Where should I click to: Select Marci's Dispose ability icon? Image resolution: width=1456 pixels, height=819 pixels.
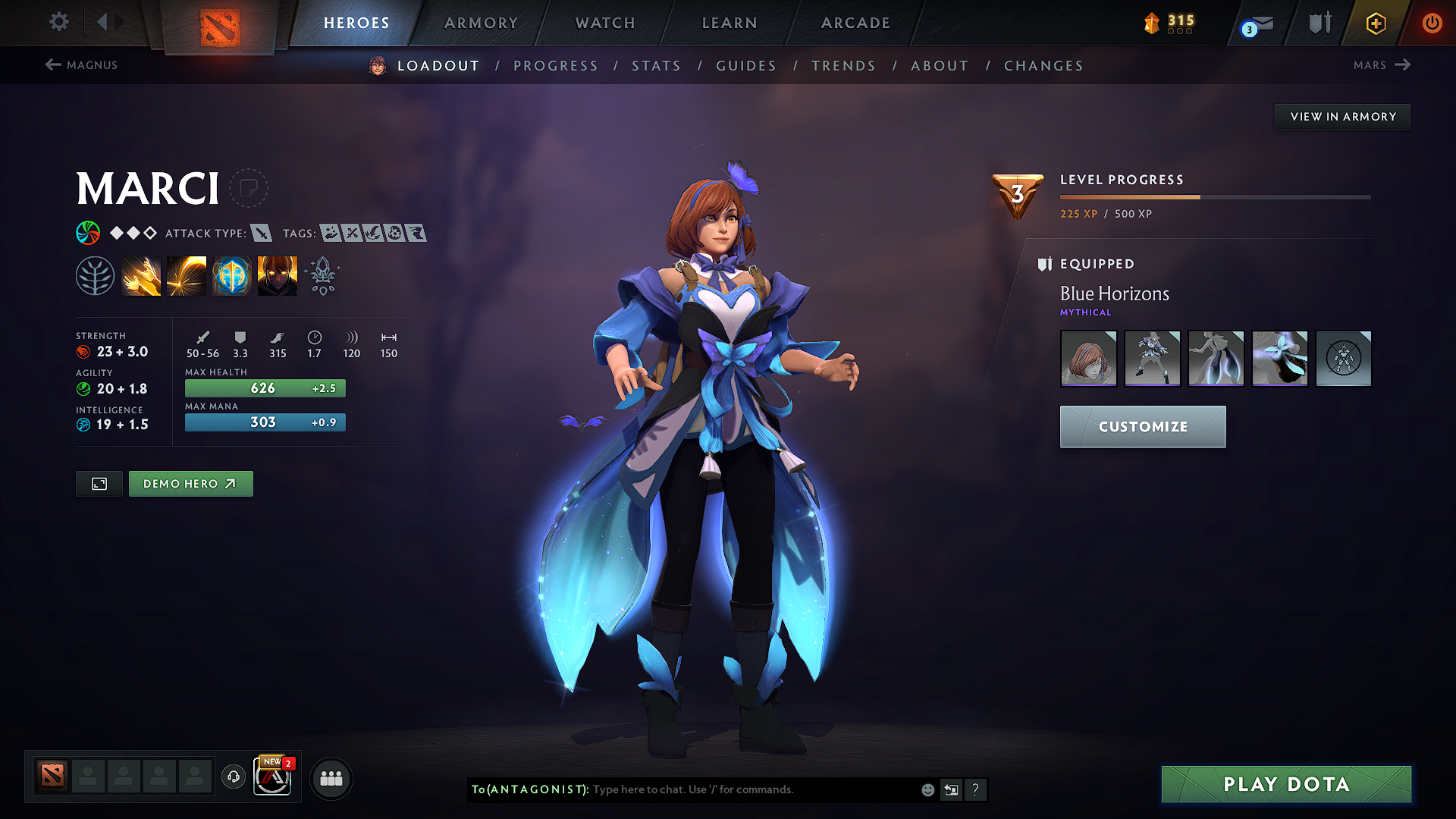141,275
